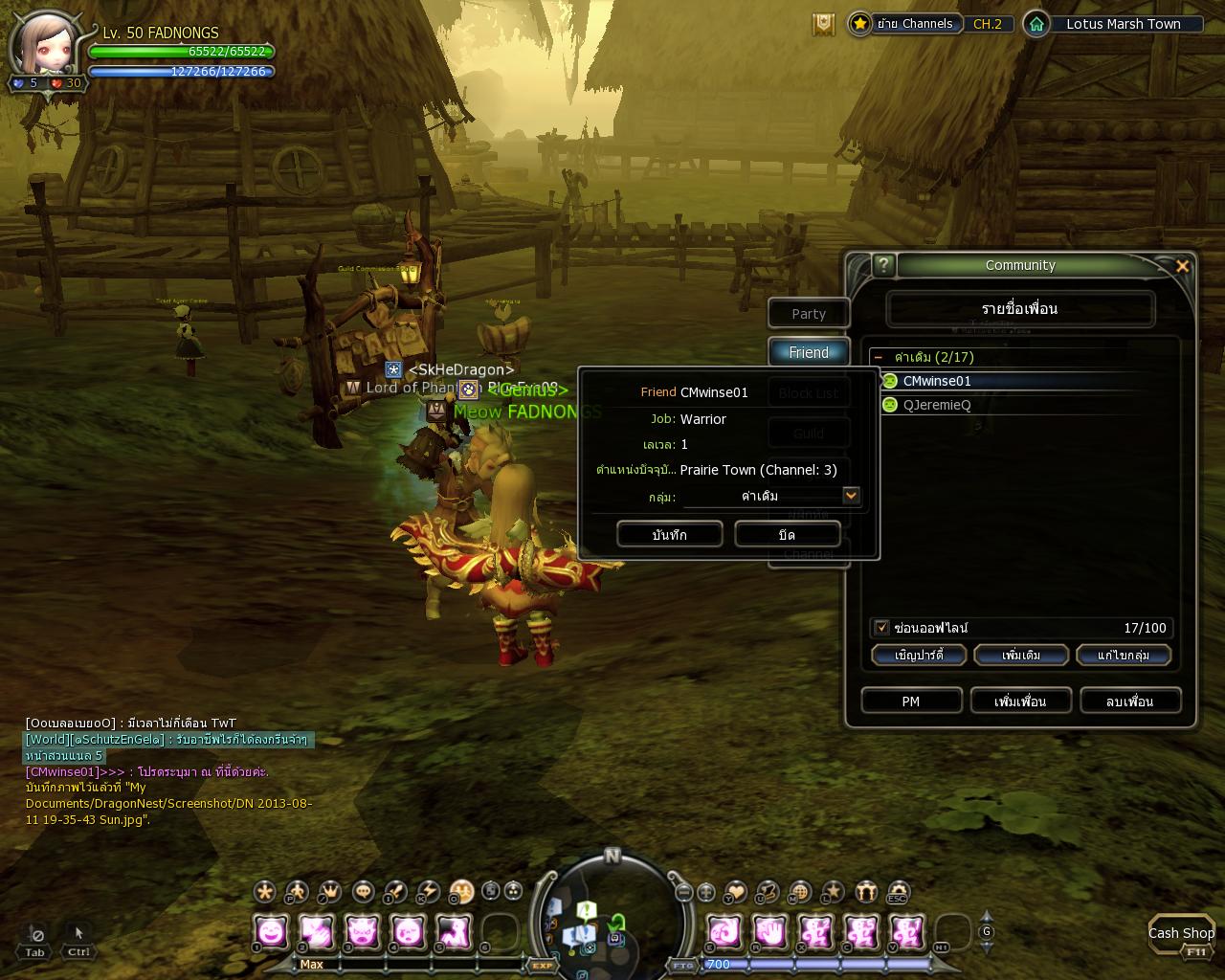Open the Community help question mark
The image size is (1225, 980).
pyautogui.click(x=883, y=265)
